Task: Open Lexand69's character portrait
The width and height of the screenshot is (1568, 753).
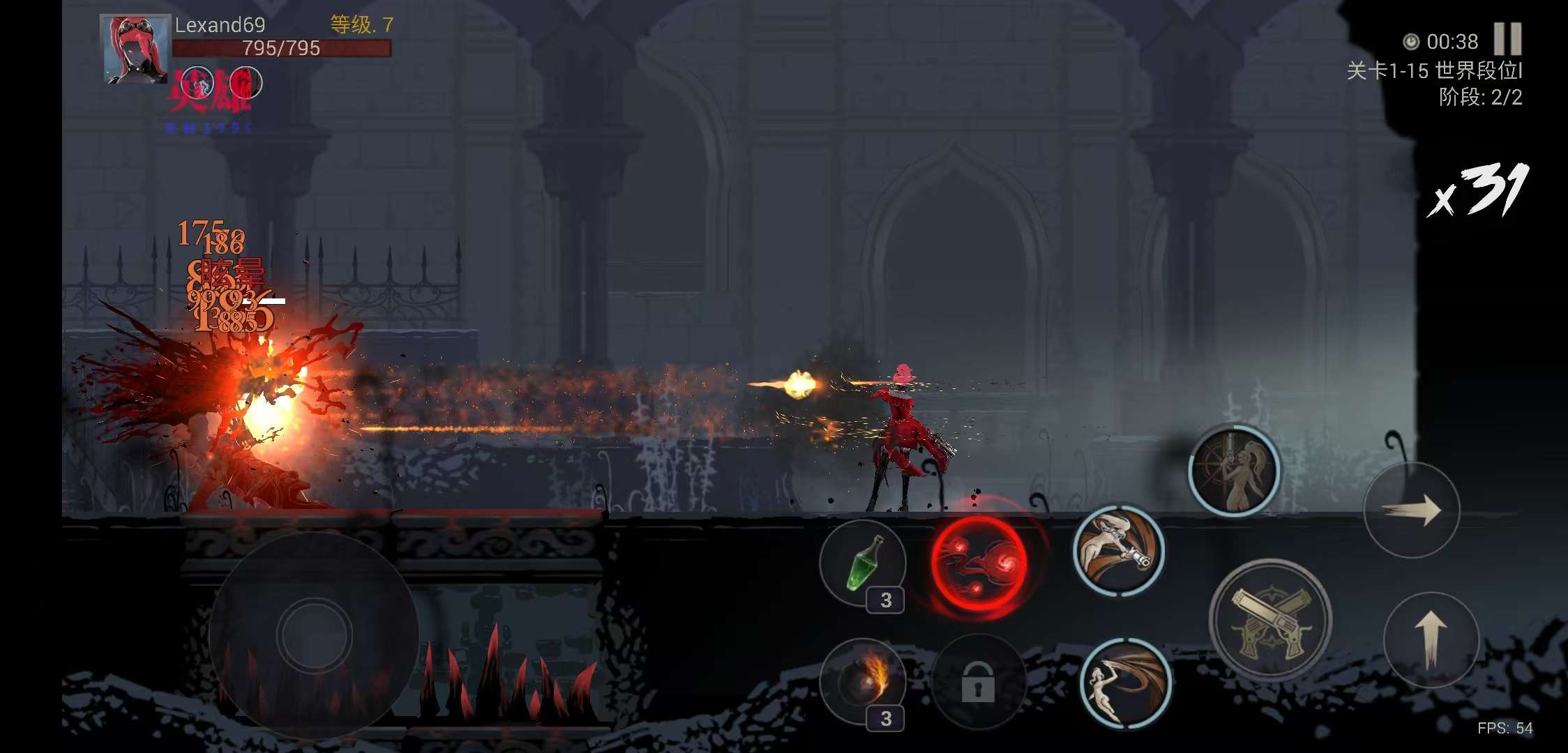Action: coord(135,50)
